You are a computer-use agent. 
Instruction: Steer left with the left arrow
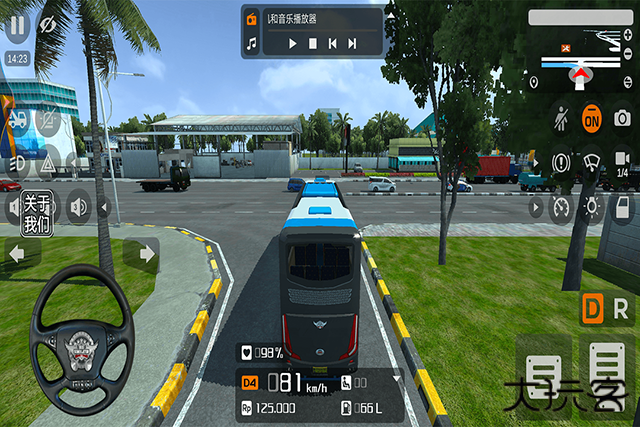(18, 255)
